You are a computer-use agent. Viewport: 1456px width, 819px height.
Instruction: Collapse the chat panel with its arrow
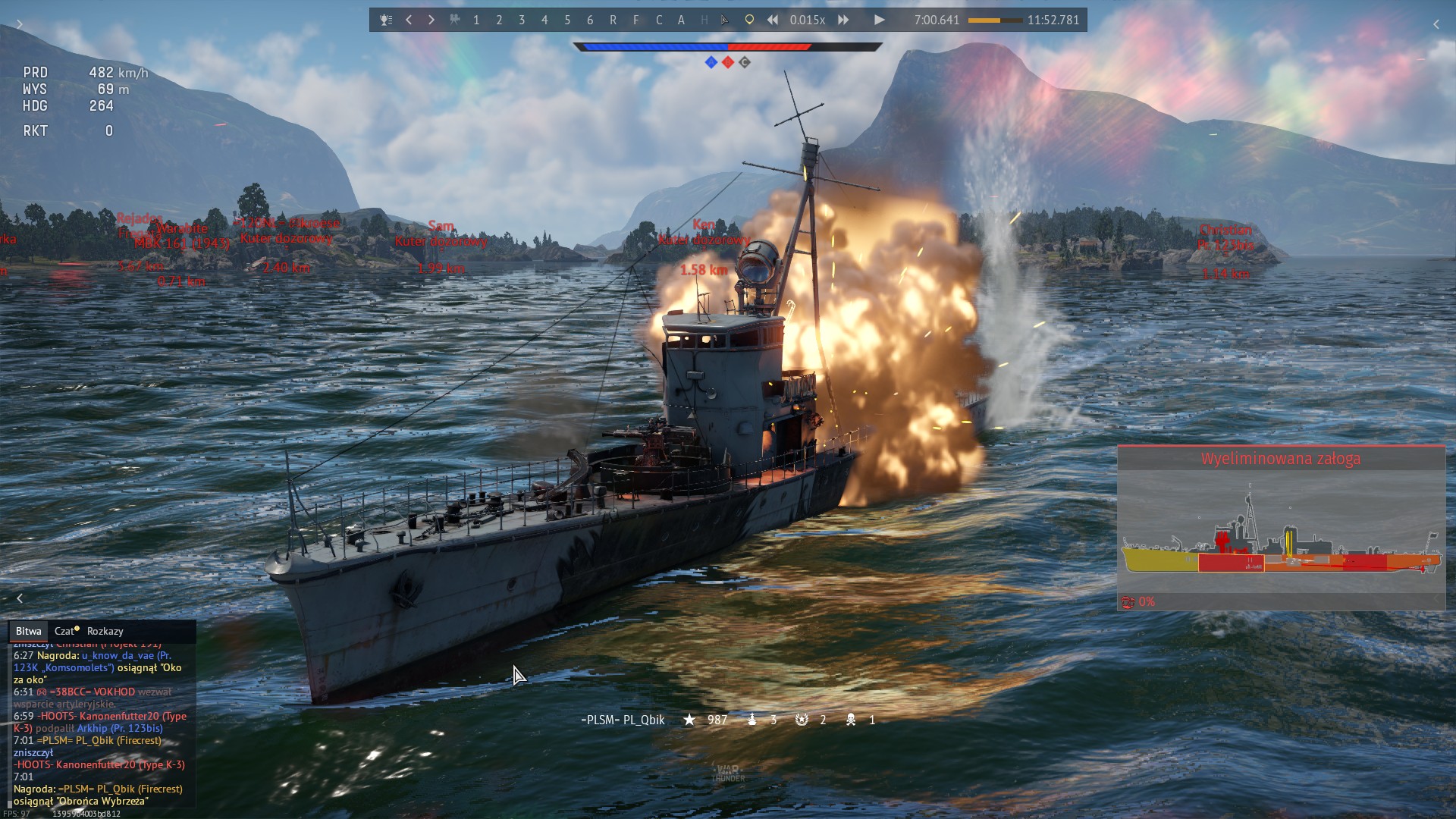click(20, 598)
